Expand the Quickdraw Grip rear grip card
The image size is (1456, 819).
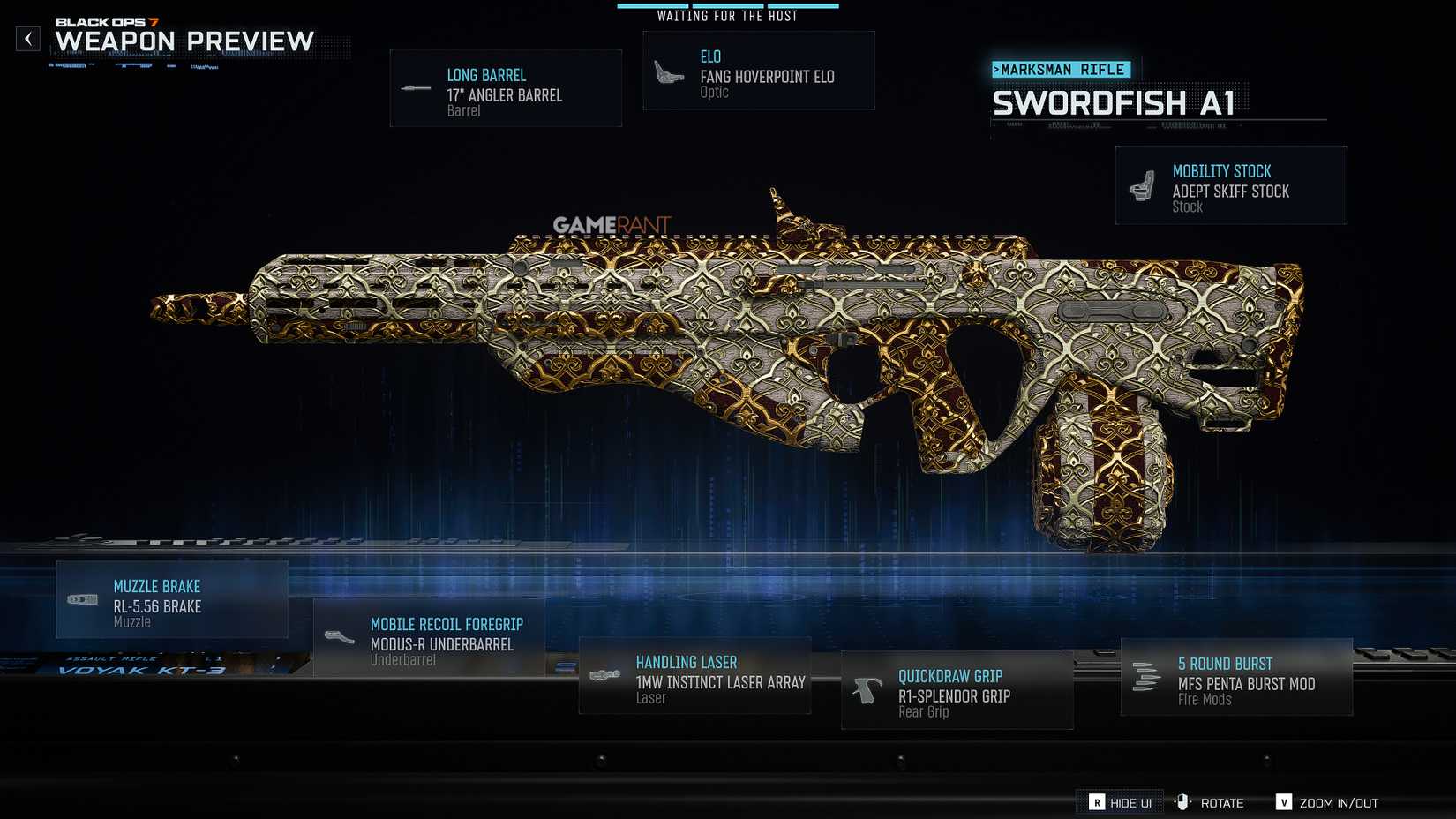(956, 689)
